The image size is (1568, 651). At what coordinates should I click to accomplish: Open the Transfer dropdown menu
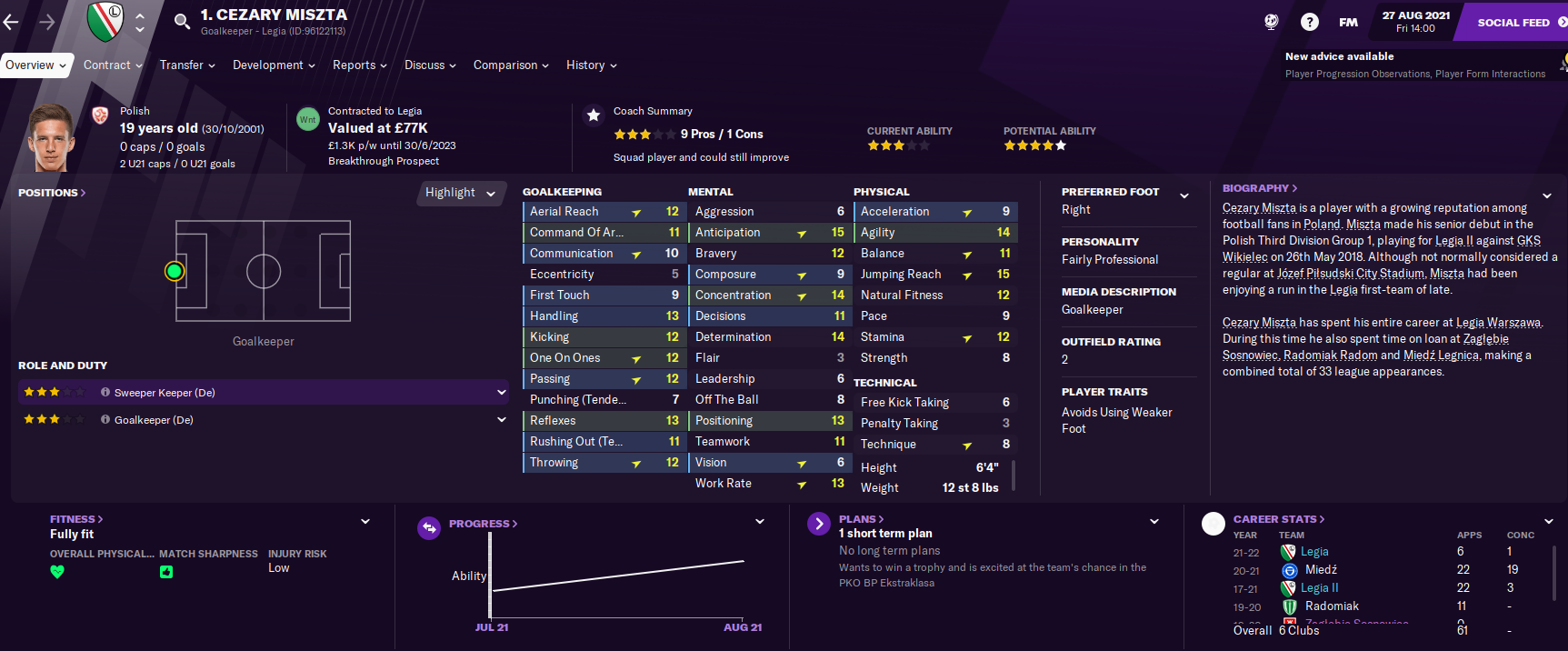click(x=187, y=65)
